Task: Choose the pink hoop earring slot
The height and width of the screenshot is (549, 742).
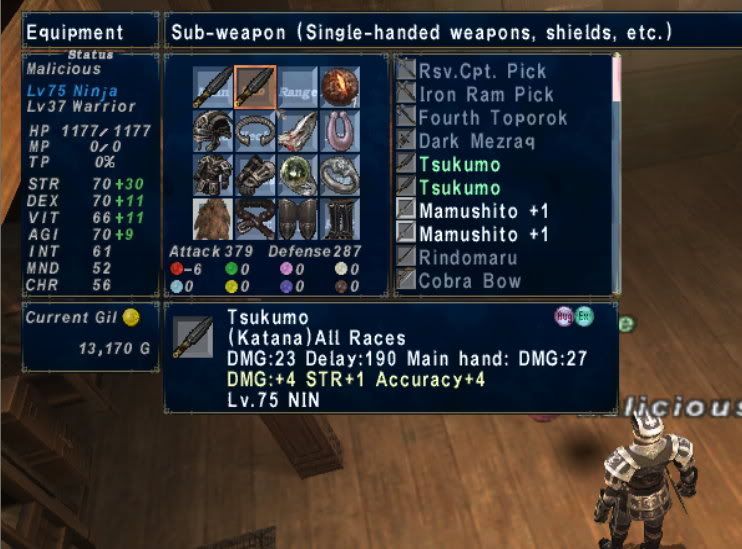Action: click(x=339, y=131)
